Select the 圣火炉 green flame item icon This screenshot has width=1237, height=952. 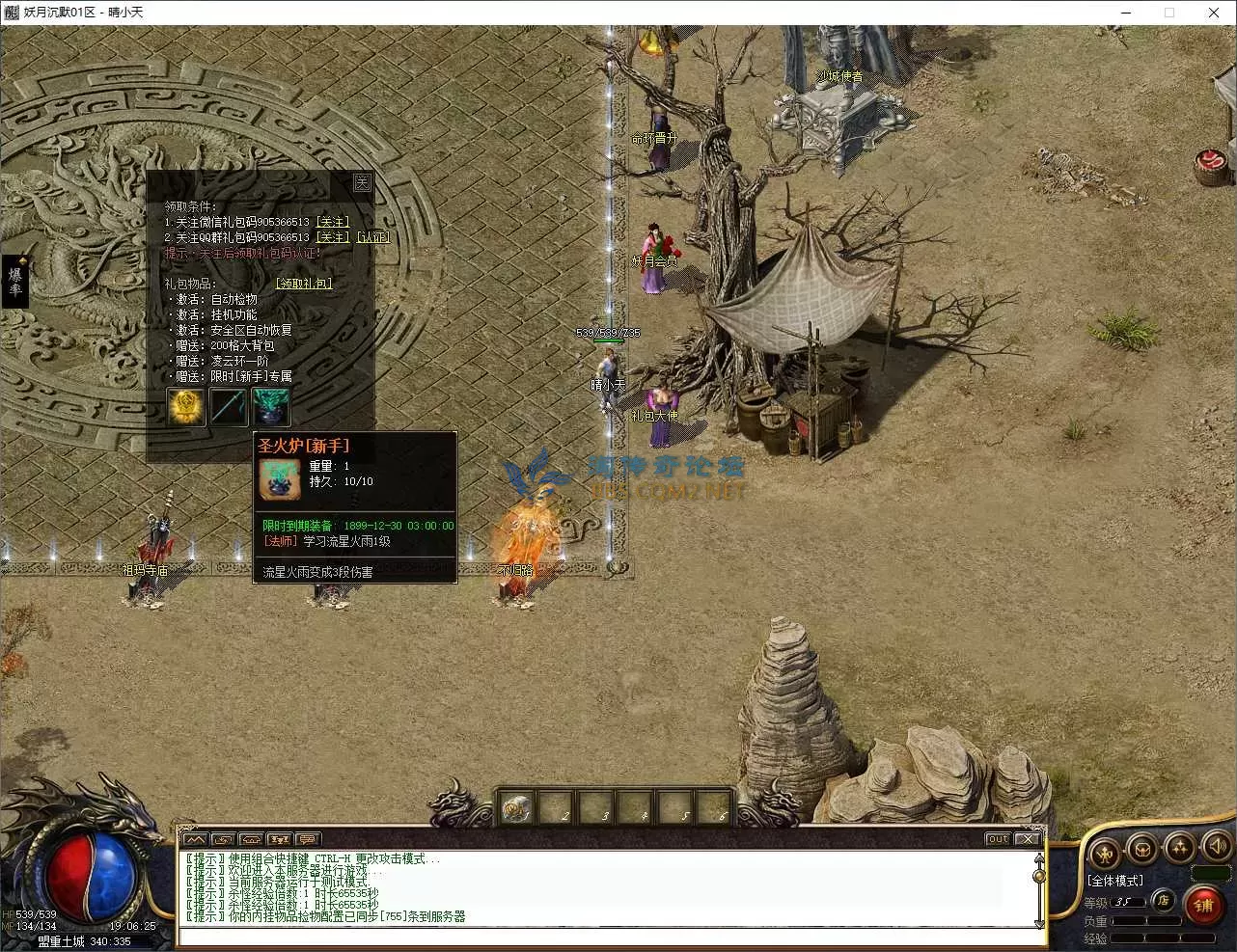(x=271, y=407)
